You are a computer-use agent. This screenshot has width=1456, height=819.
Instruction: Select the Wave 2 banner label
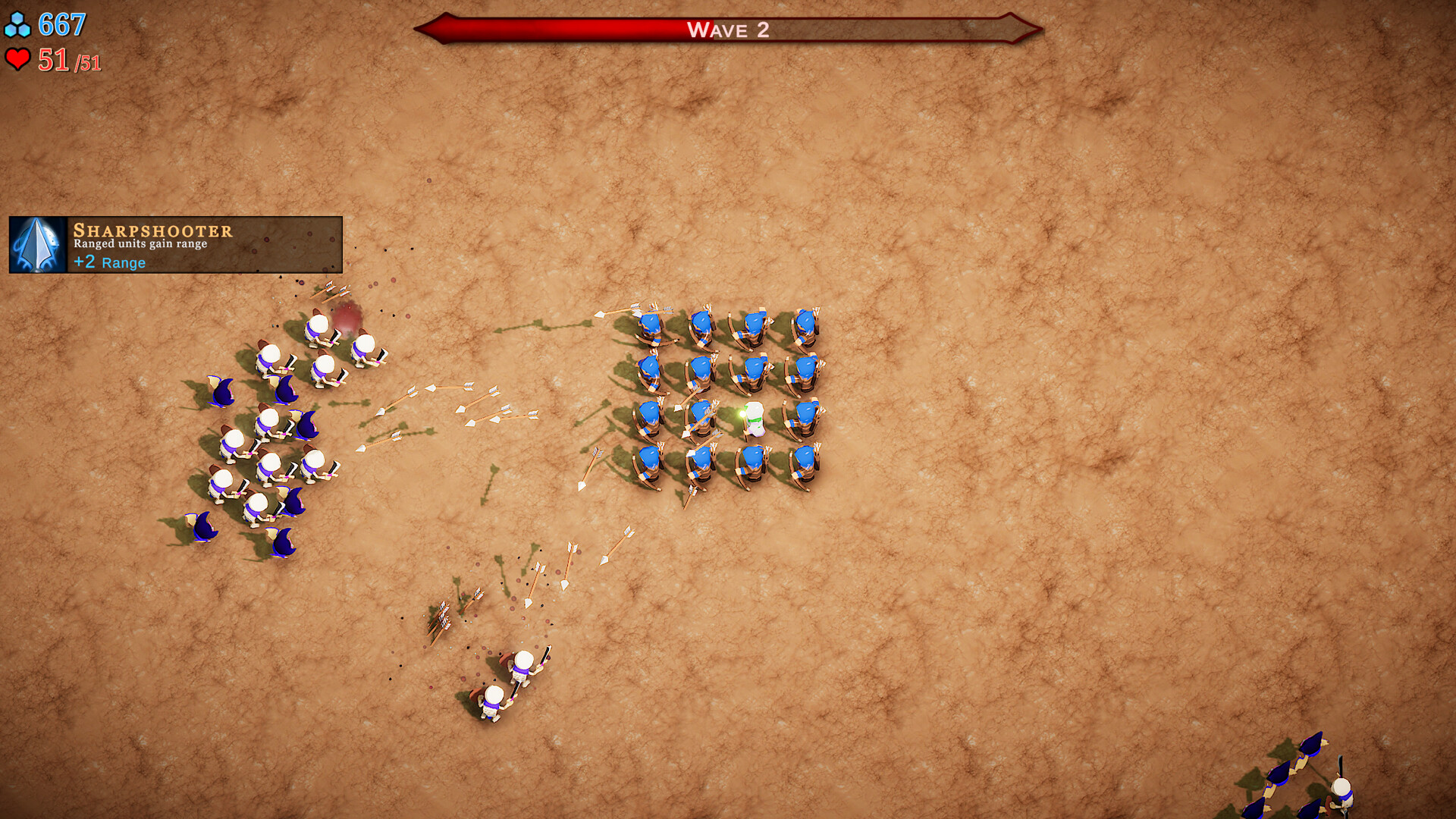[728, 30]
